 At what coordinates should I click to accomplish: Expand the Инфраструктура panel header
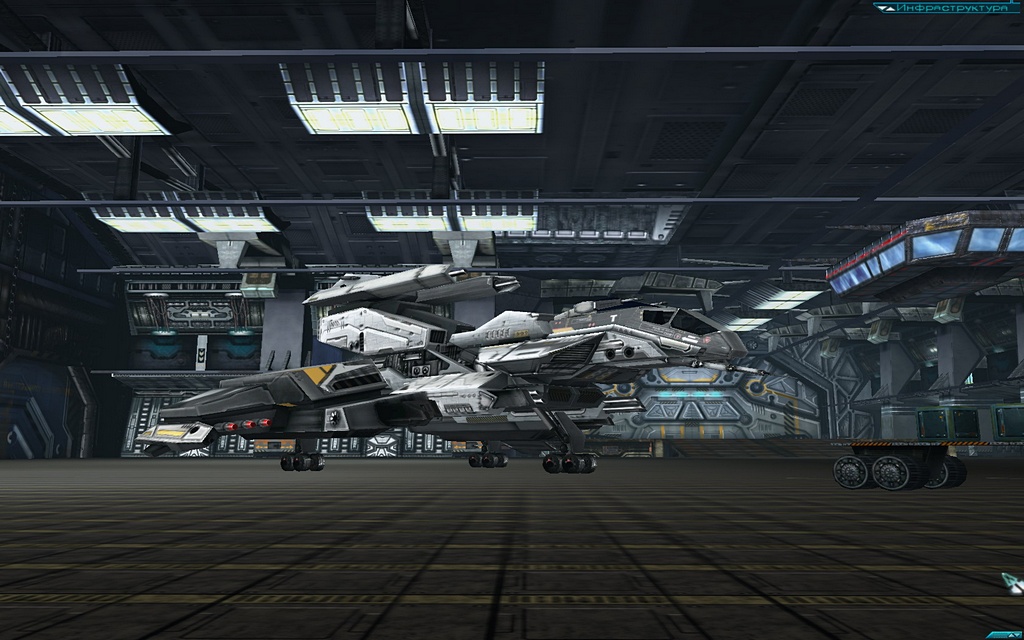(x=938, y=8)
